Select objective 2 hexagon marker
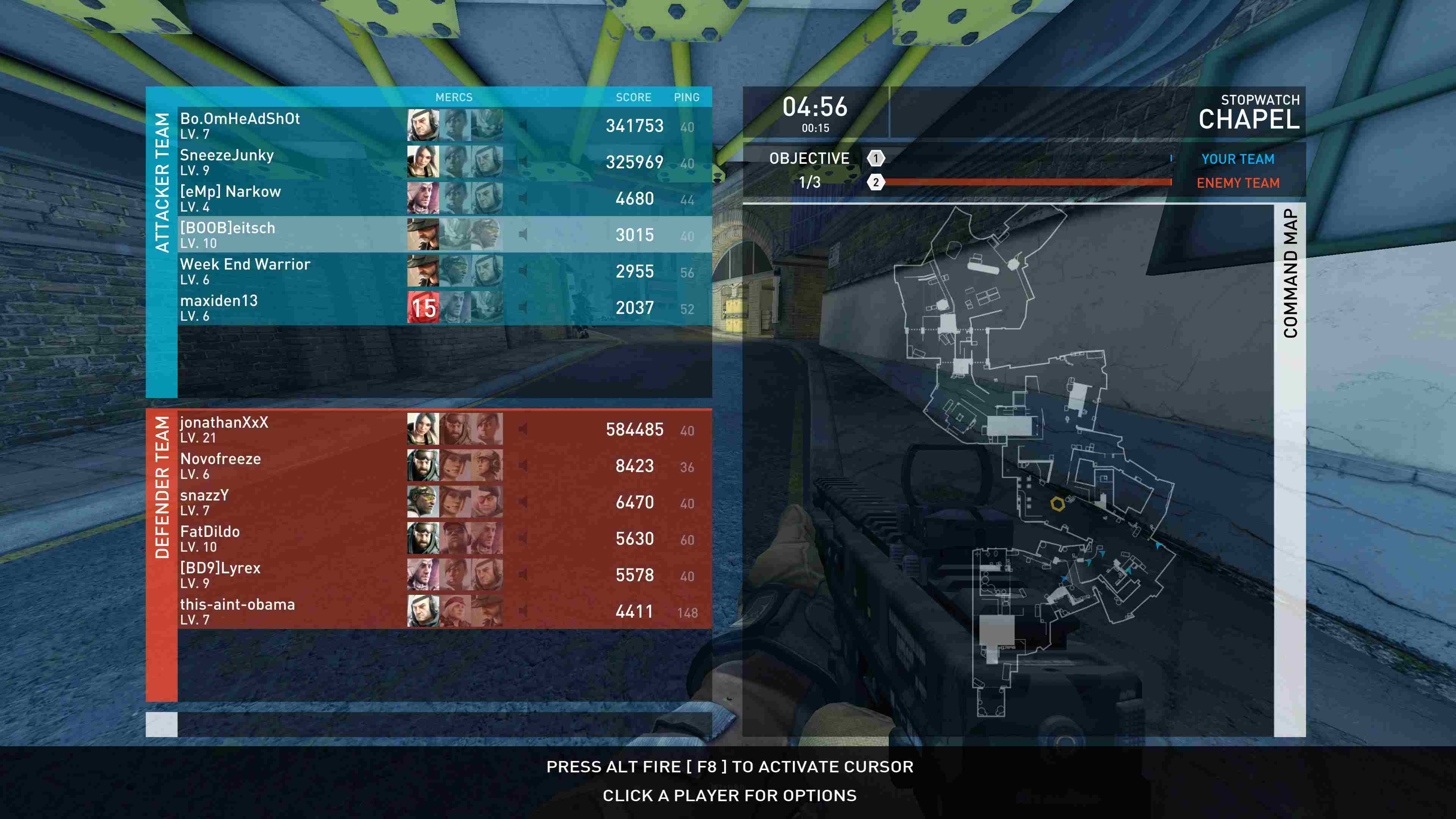 click(x=875, y=182)
